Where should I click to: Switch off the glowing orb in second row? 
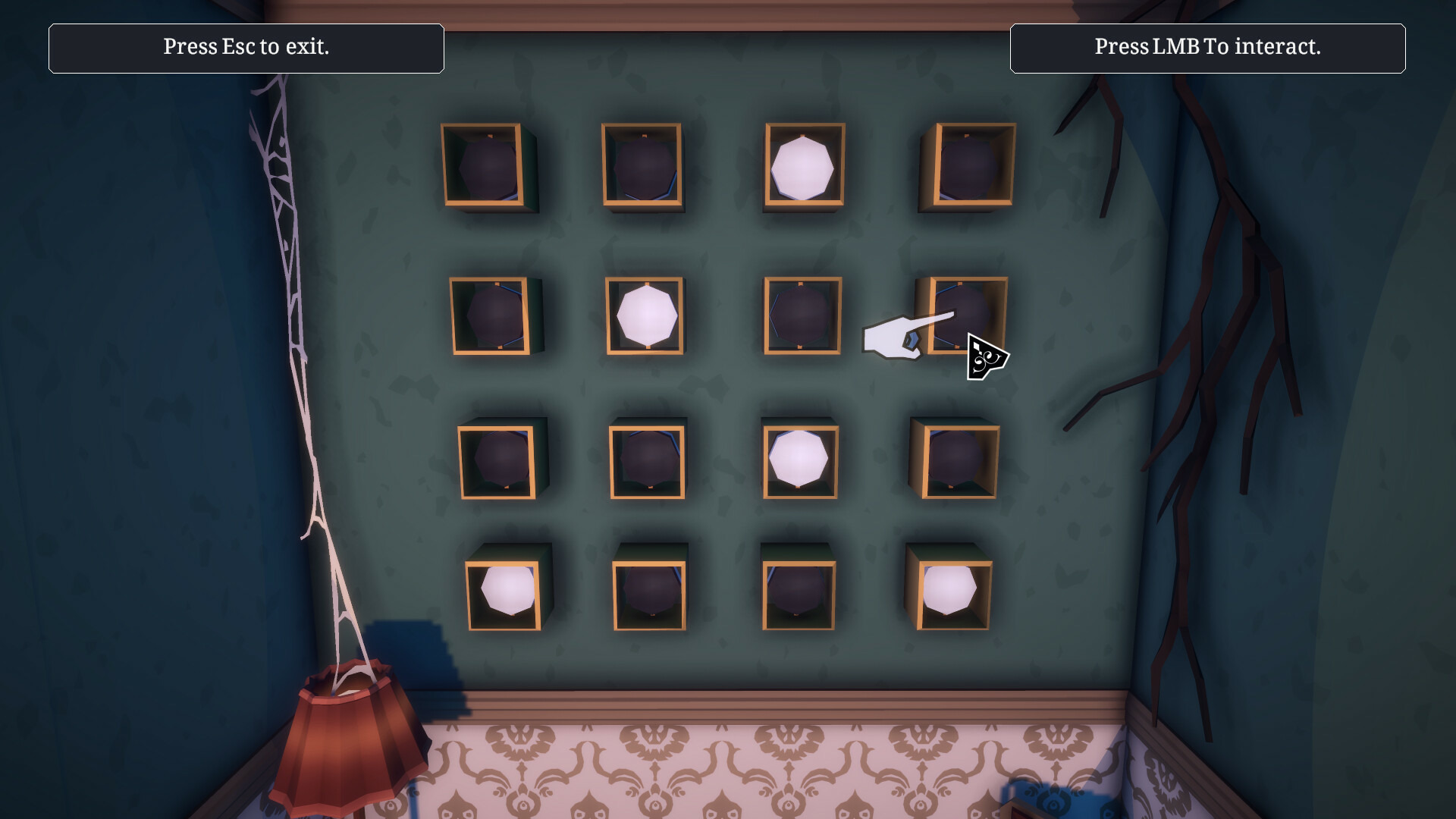(648, 317)
